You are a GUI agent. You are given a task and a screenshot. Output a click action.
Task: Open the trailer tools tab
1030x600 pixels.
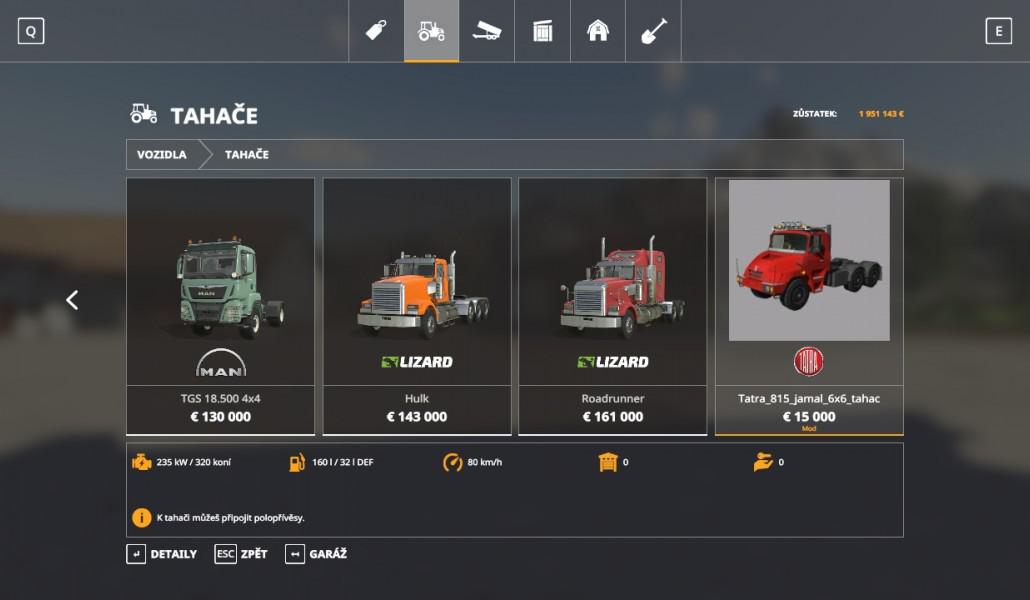click(x=487, y=31)
